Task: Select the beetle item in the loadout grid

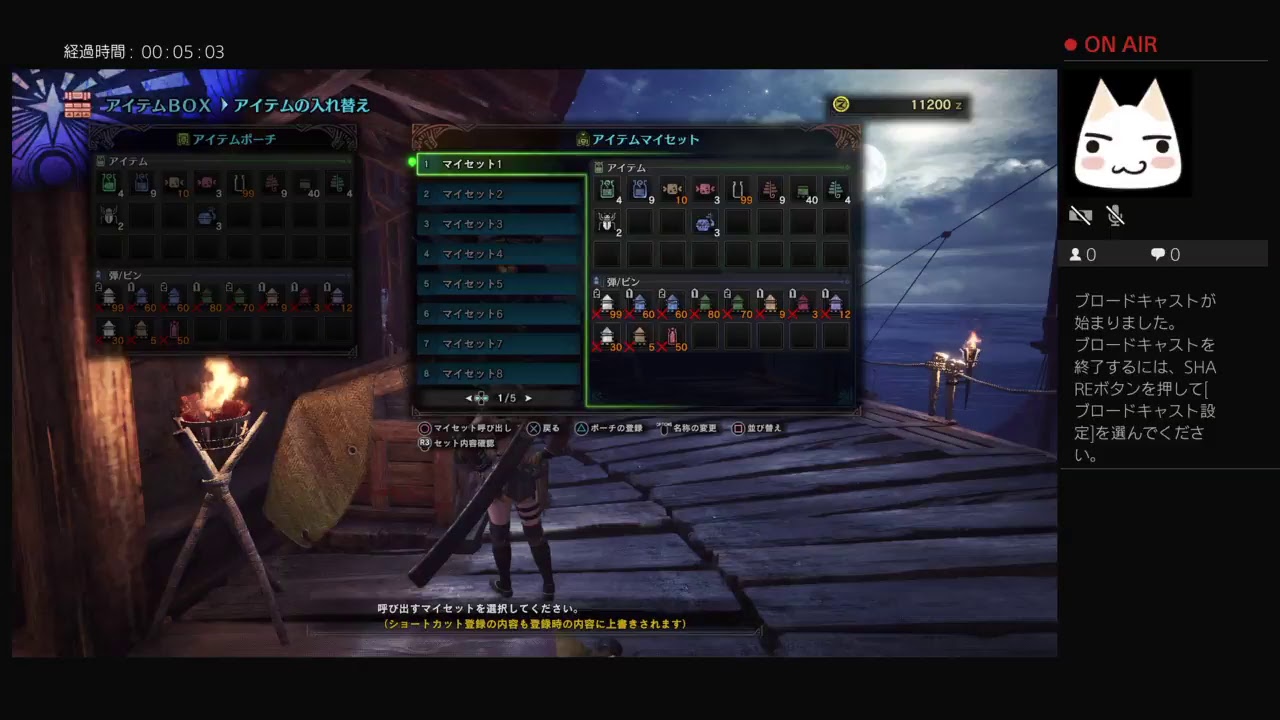Action: (607, 222)
